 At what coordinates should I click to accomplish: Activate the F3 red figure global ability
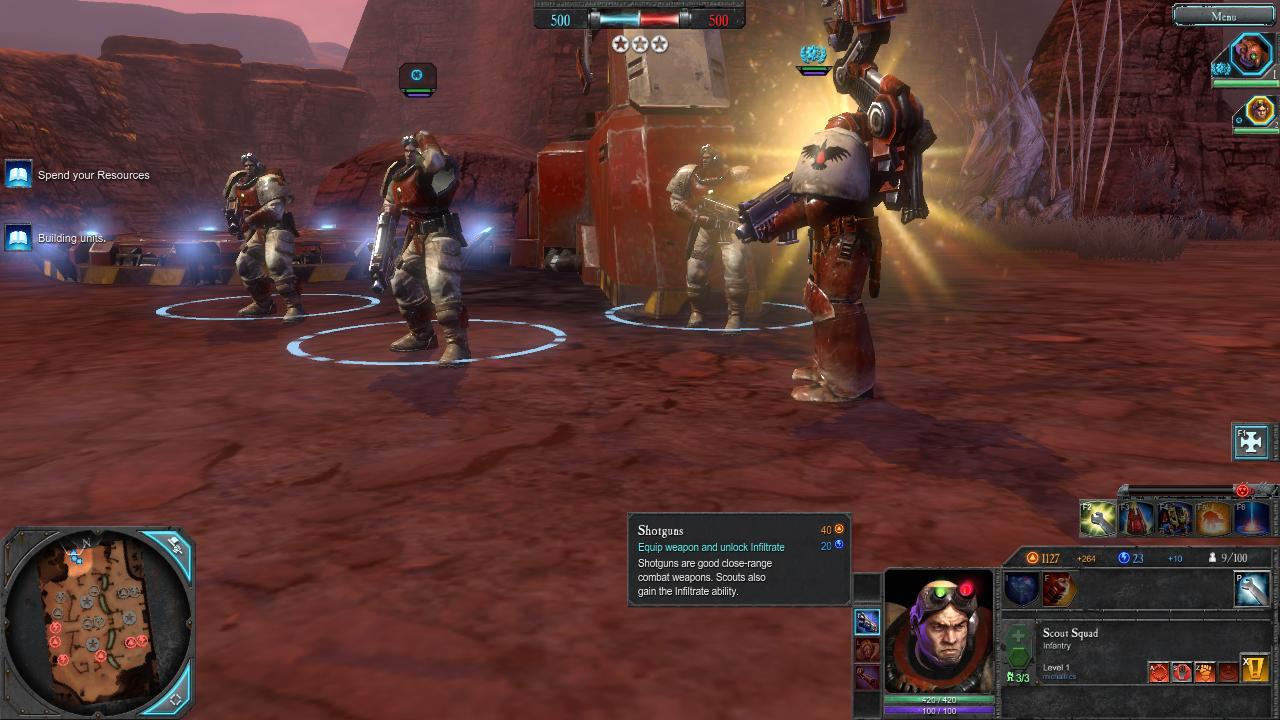coord(1137,518)
